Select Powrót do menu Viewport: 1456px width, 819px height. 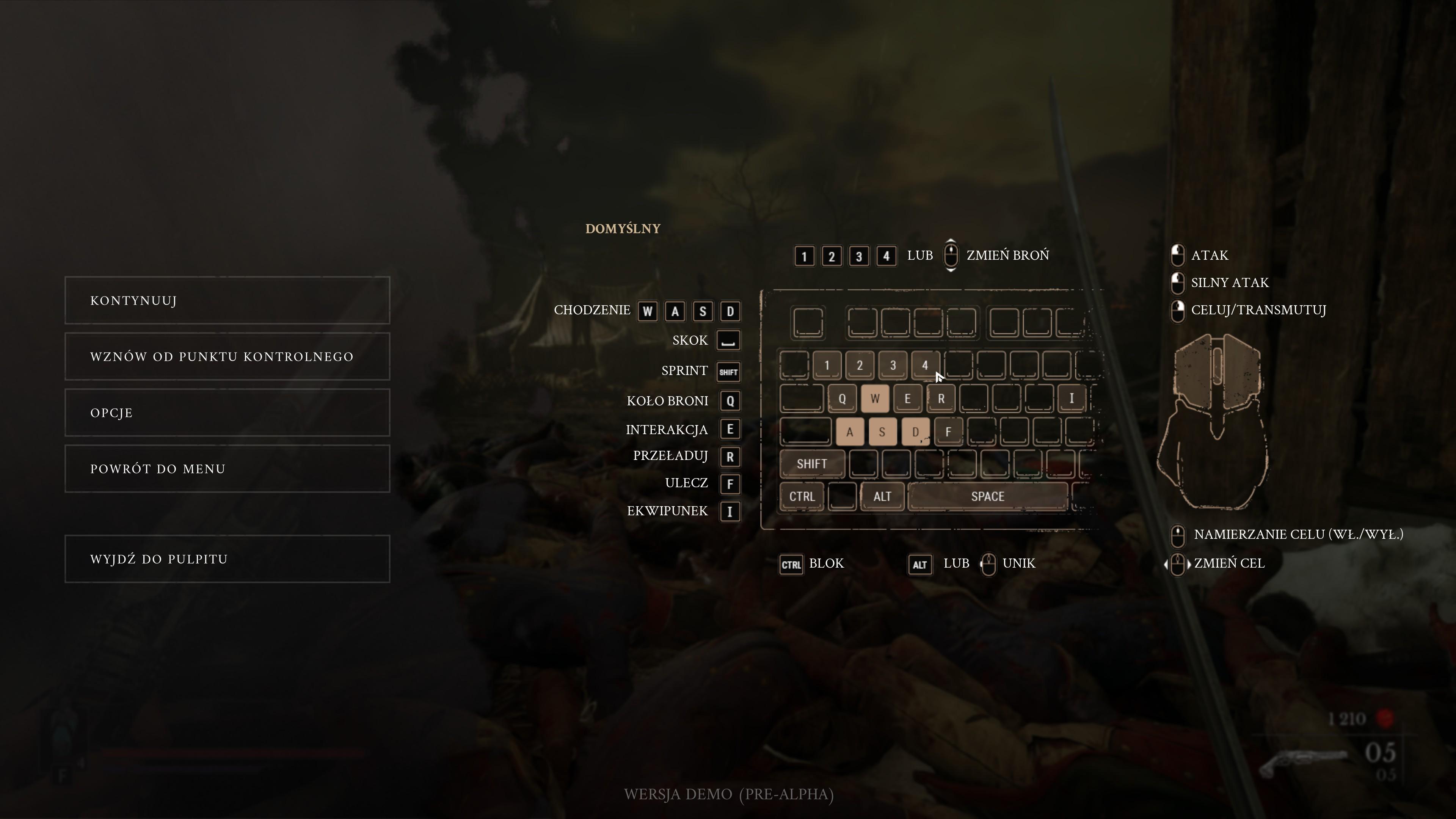tap(227, 469)
